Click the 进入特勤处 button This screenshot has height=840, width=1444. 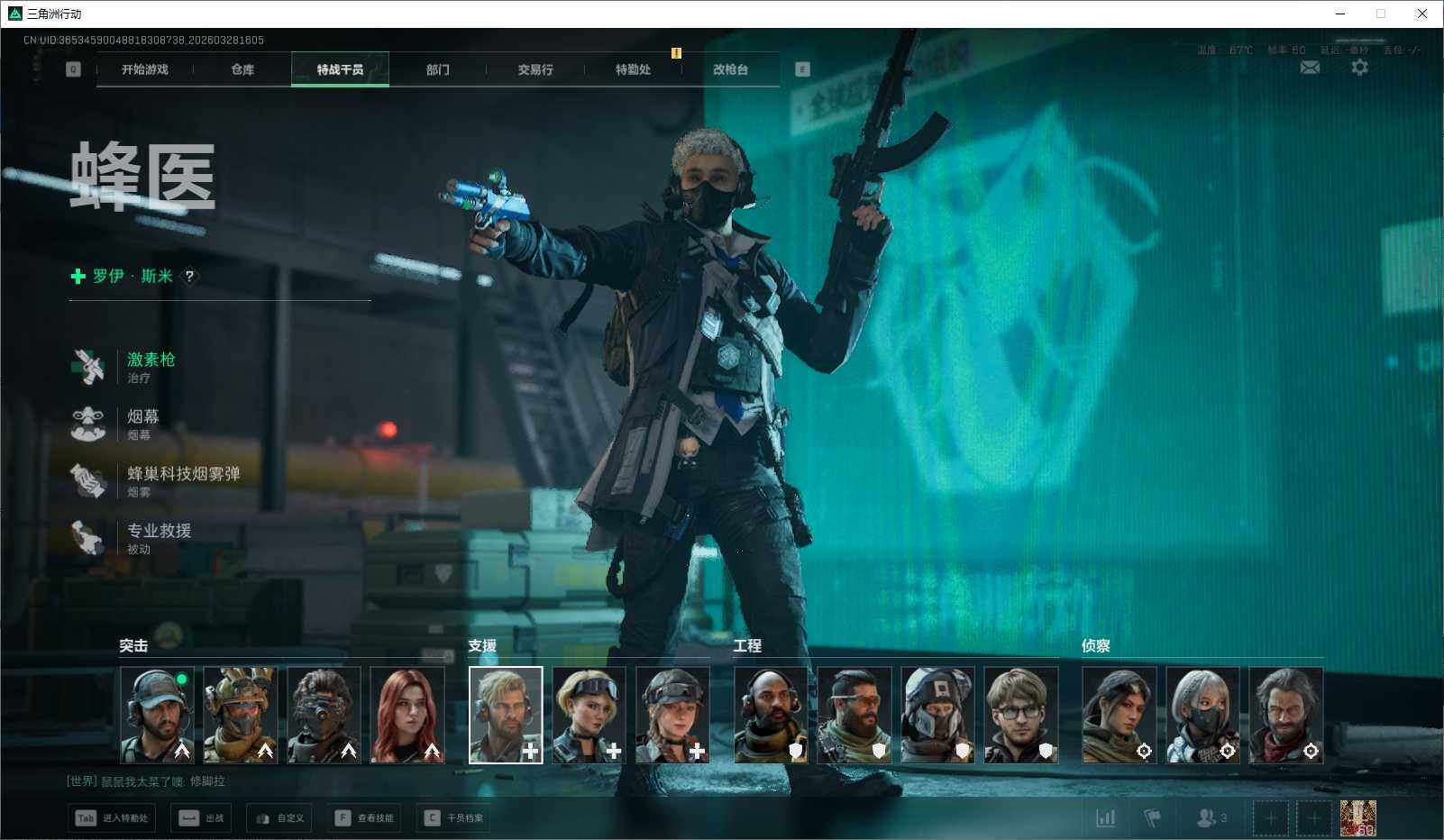tap(112, 818)
